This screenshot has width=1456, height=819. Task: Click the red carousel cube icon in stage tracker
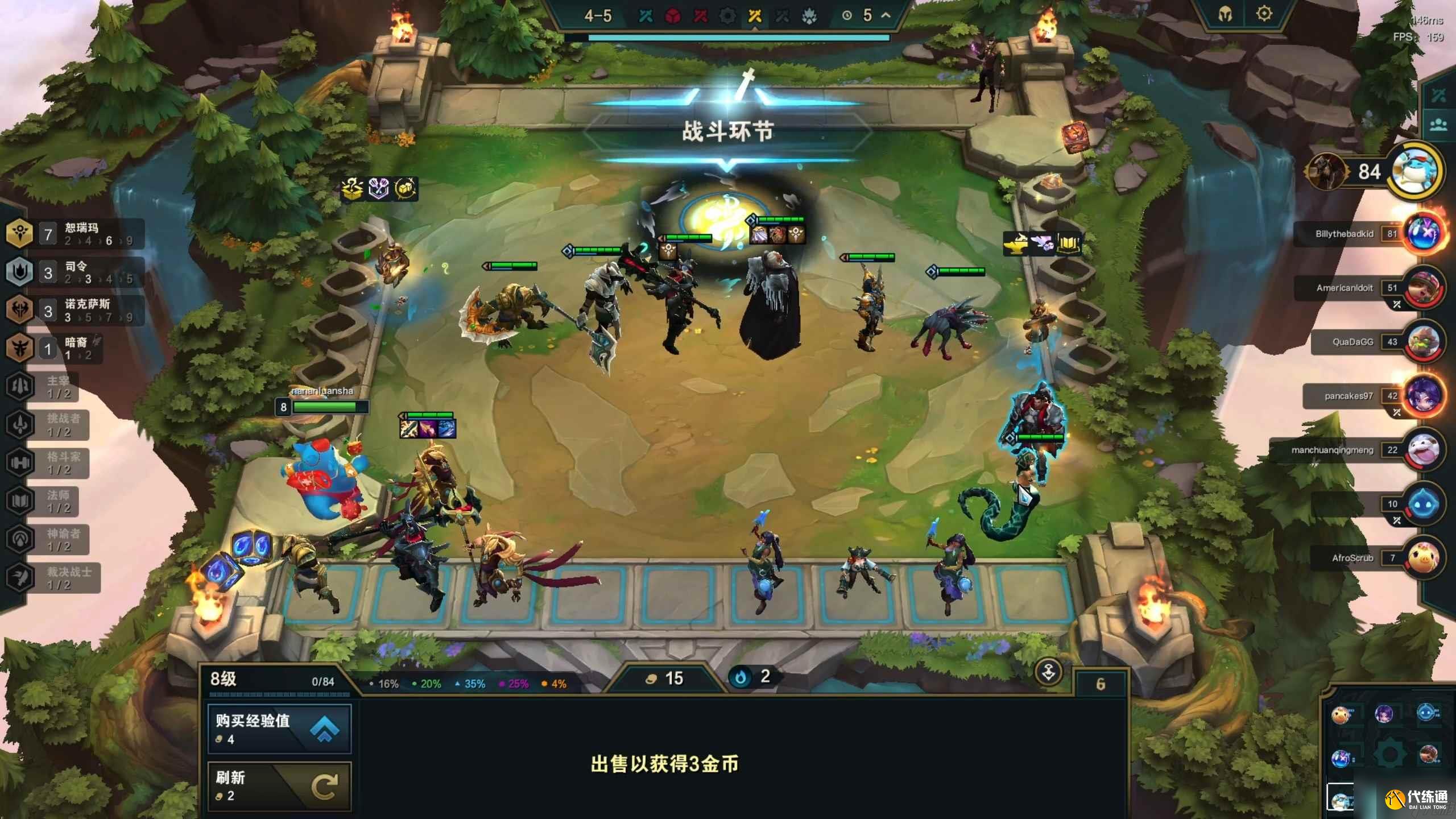click(x=673, y=16)
